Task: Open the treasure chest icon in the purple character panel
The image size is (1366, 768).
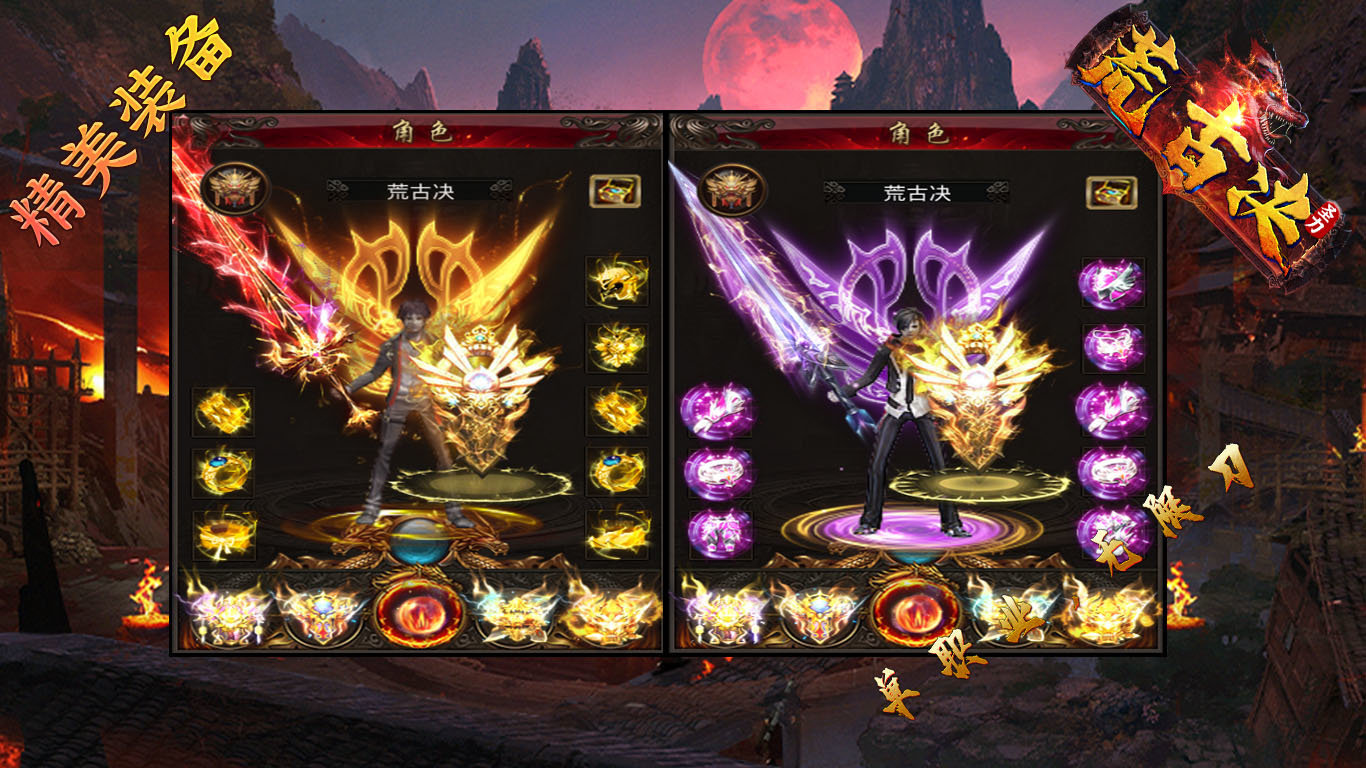Action: point(1111,190)
